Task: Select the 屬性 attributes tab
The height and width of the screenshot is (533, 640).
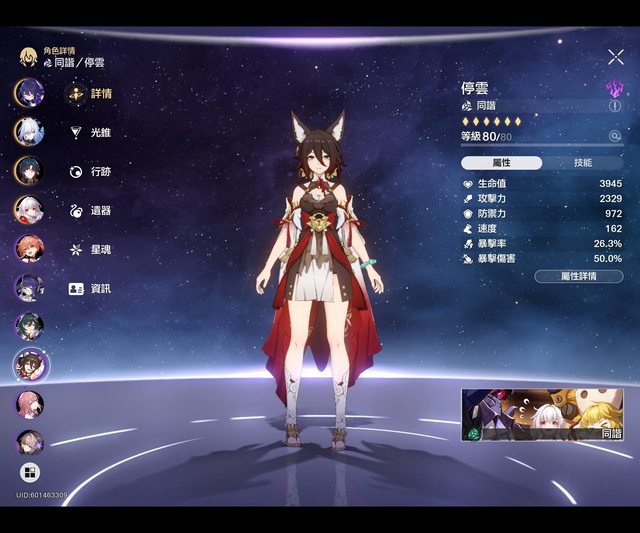Action: click(x=502, y=163)
